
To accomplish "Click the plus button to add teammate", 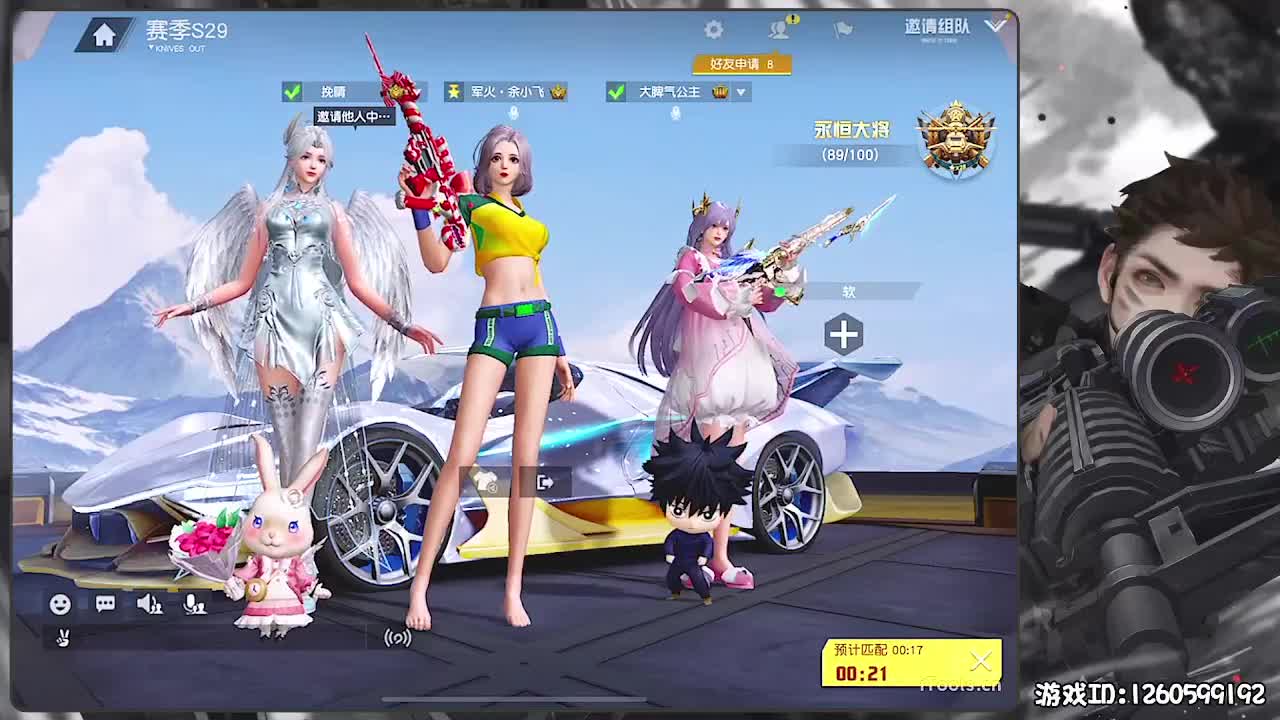I will click(843, 334).
